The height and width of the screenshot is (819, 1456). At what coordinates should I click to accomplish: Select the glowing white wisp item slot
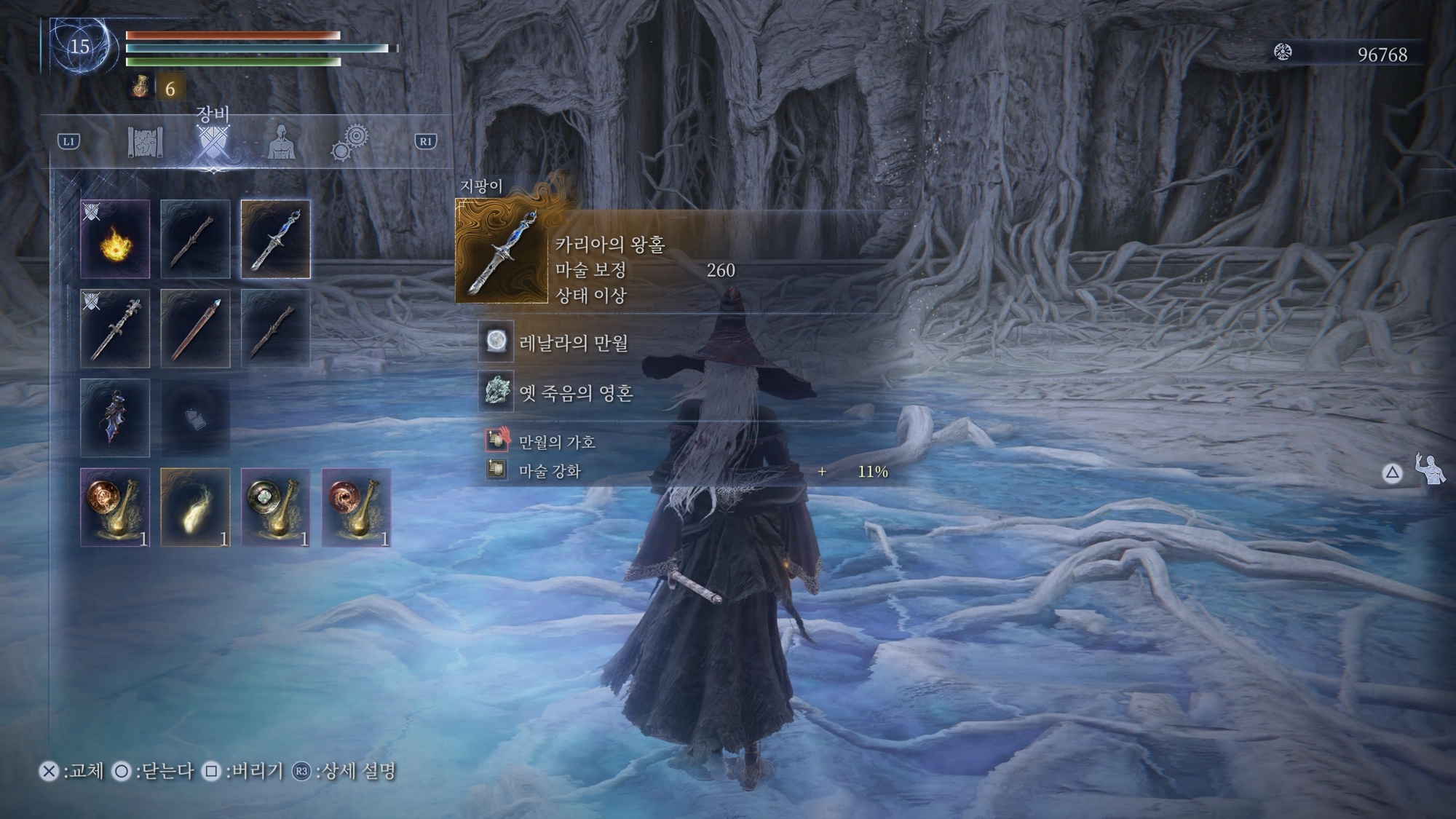point(195,507)
